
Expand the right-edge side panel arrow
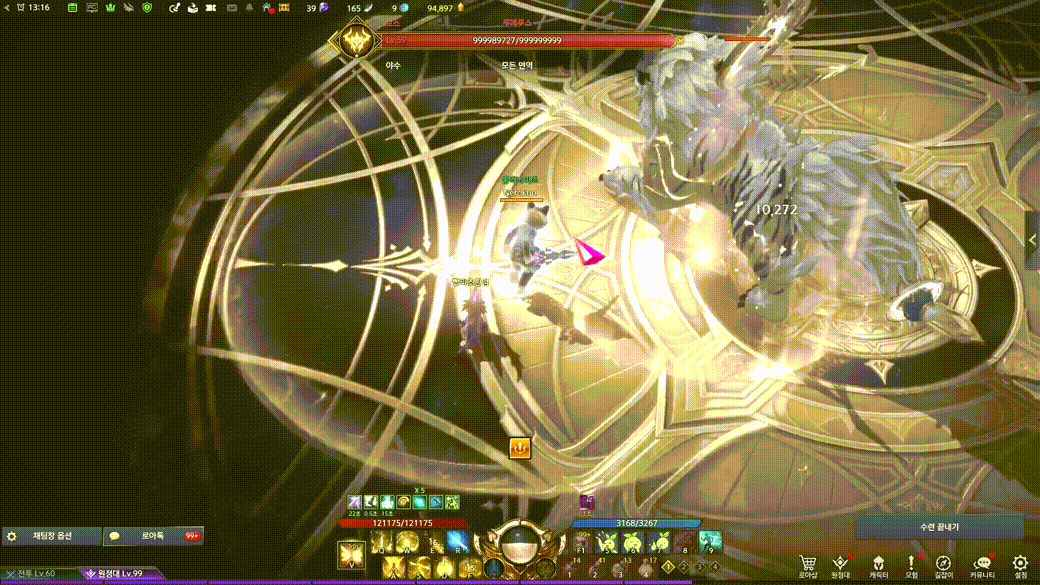click(x=1033, y=240)
